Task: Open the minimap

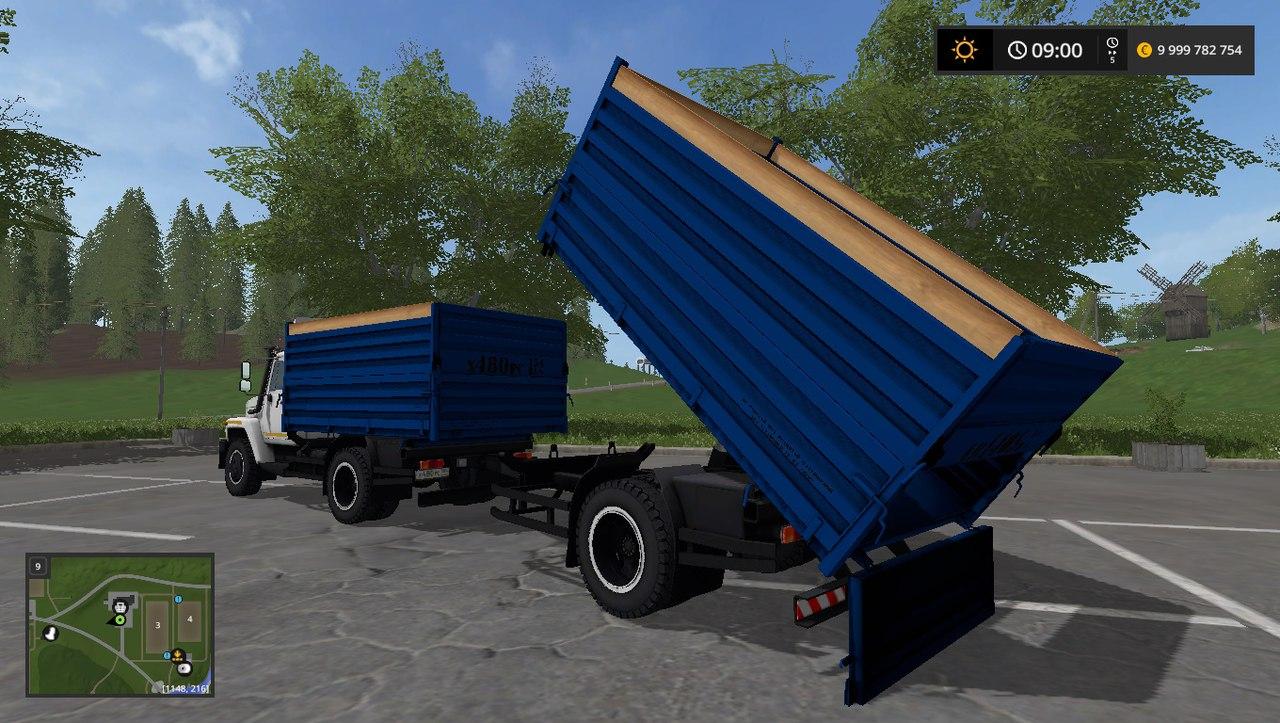Action: [x=119, y=625]
